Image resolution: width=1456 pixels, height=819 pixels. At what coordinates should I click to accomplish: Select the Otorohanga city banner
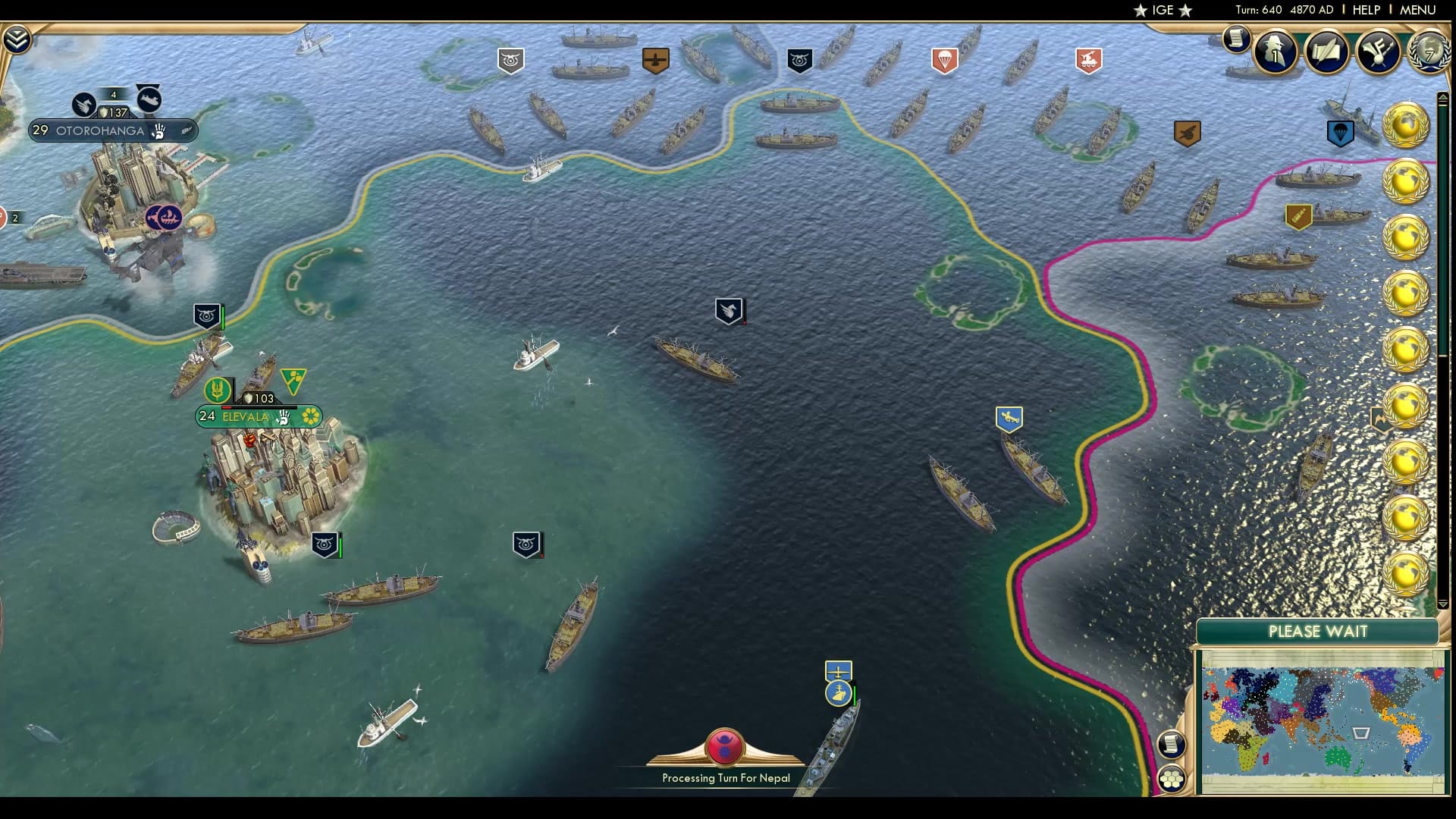point(99,130)
